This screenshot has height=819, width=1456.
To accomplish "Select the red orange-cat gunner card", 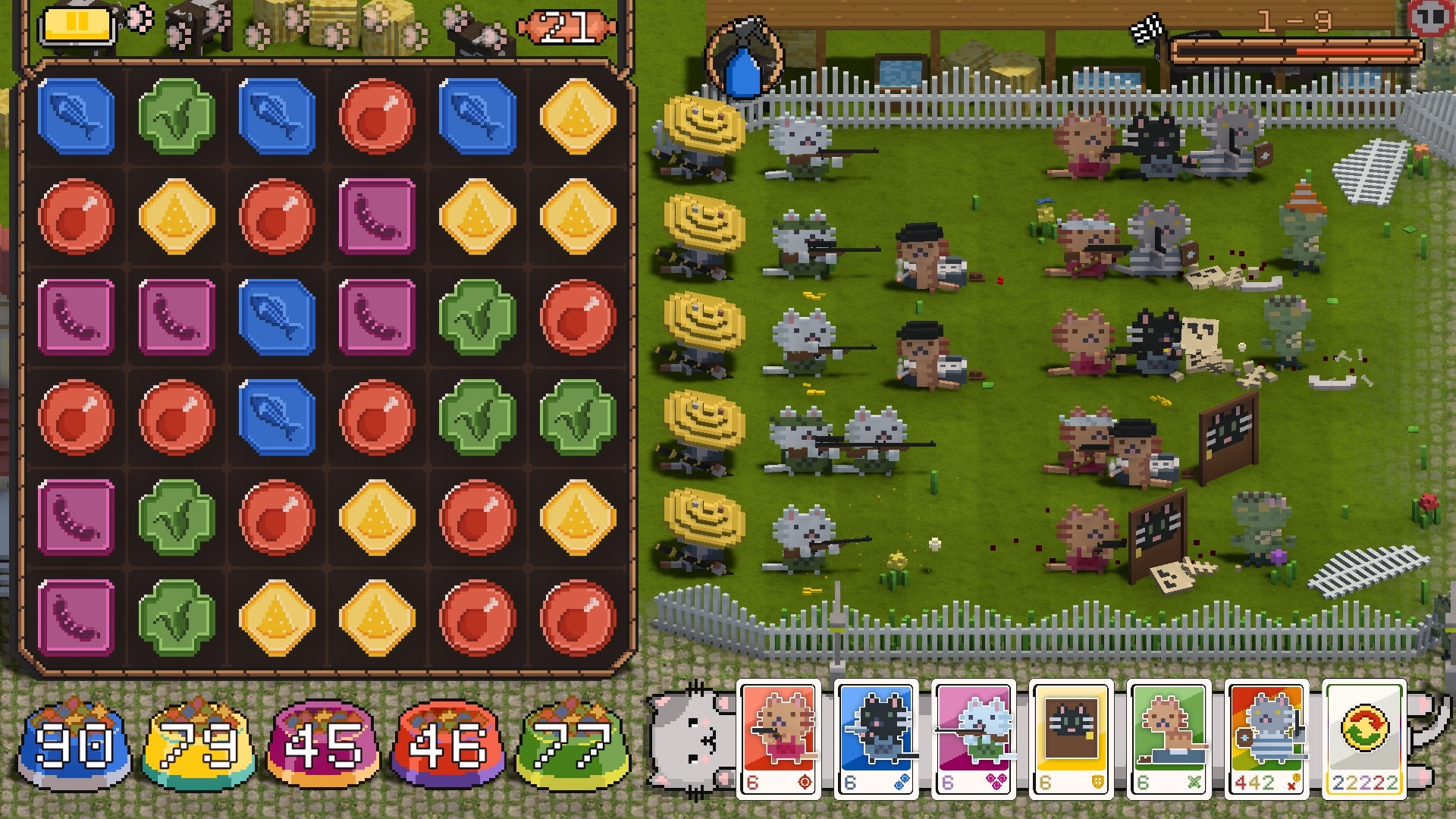I will click(779, 739).
